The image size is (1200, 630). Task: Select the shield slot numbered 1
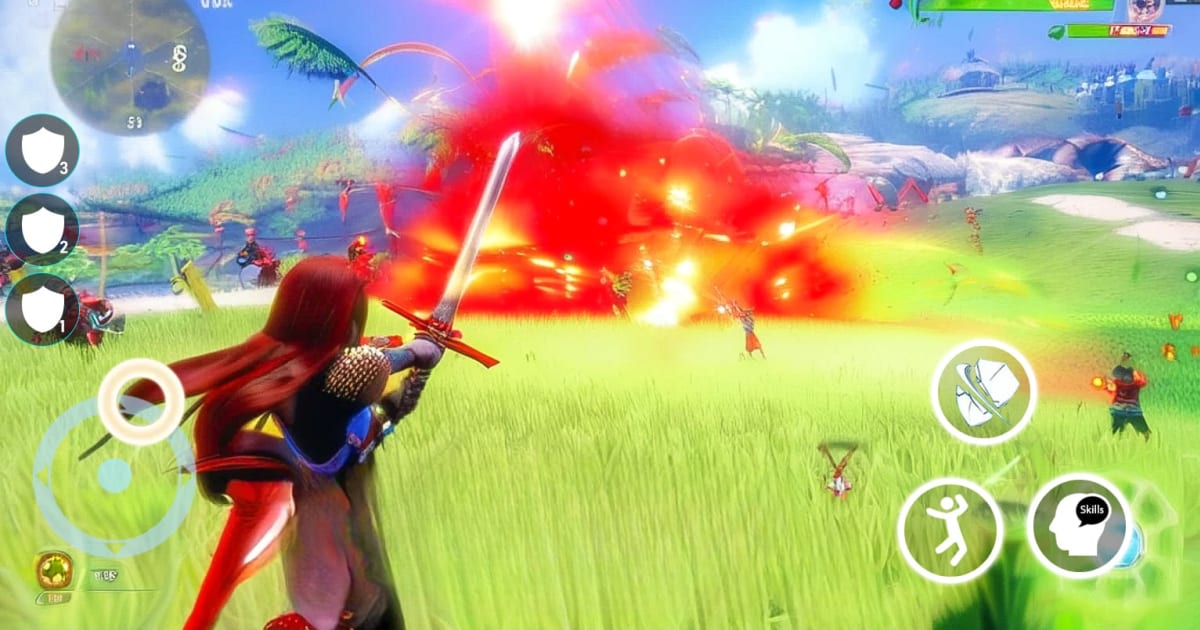pyautogui.click(x=42, y=310)
